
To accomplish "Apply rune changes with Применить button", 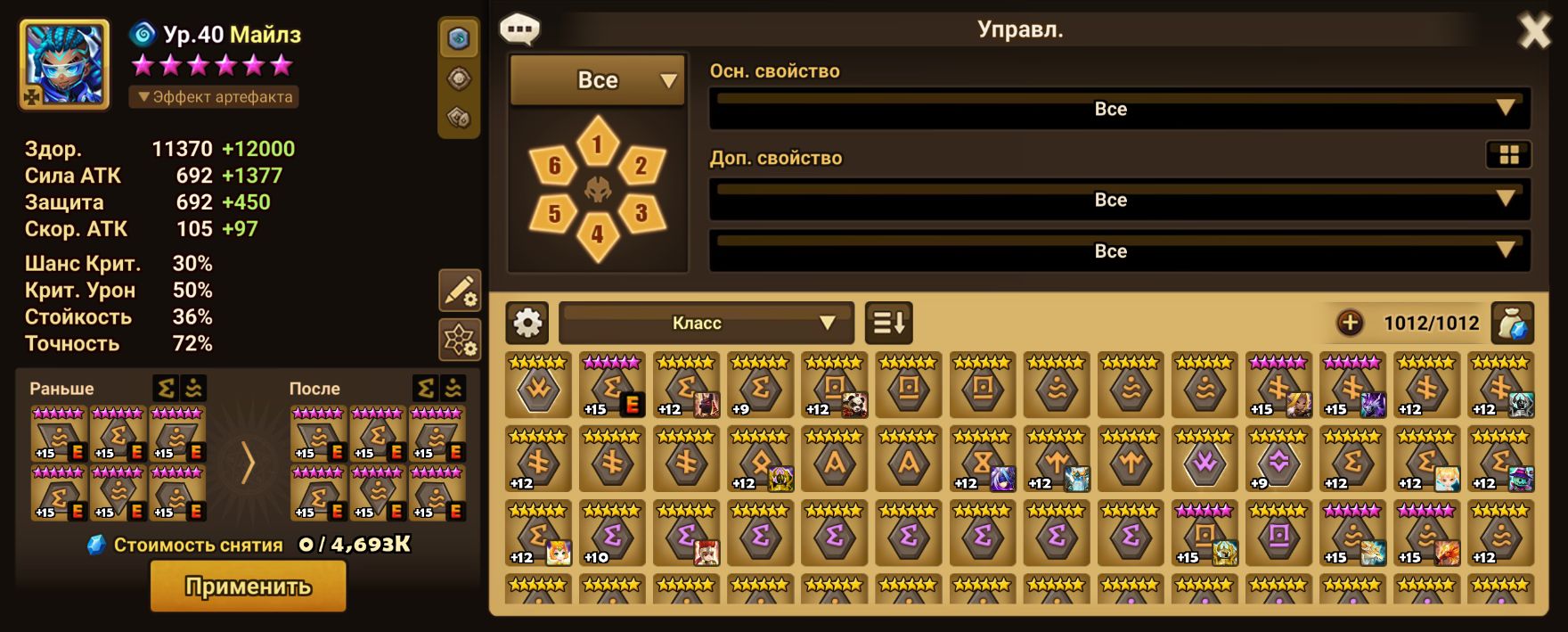I will click(x=248, y=587).
